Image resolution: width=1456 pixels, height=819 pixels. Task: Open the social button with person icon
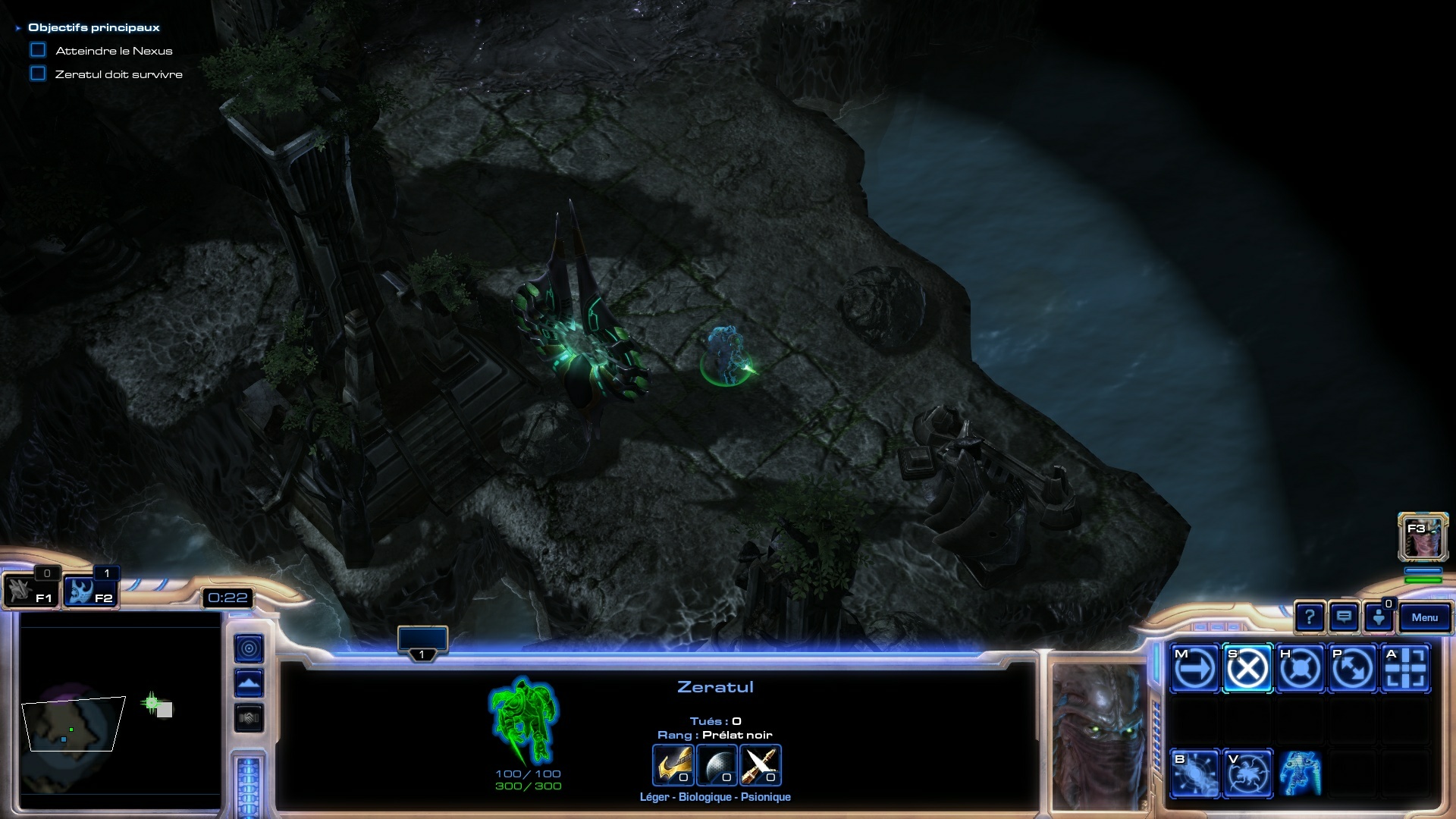(1378, 618)
